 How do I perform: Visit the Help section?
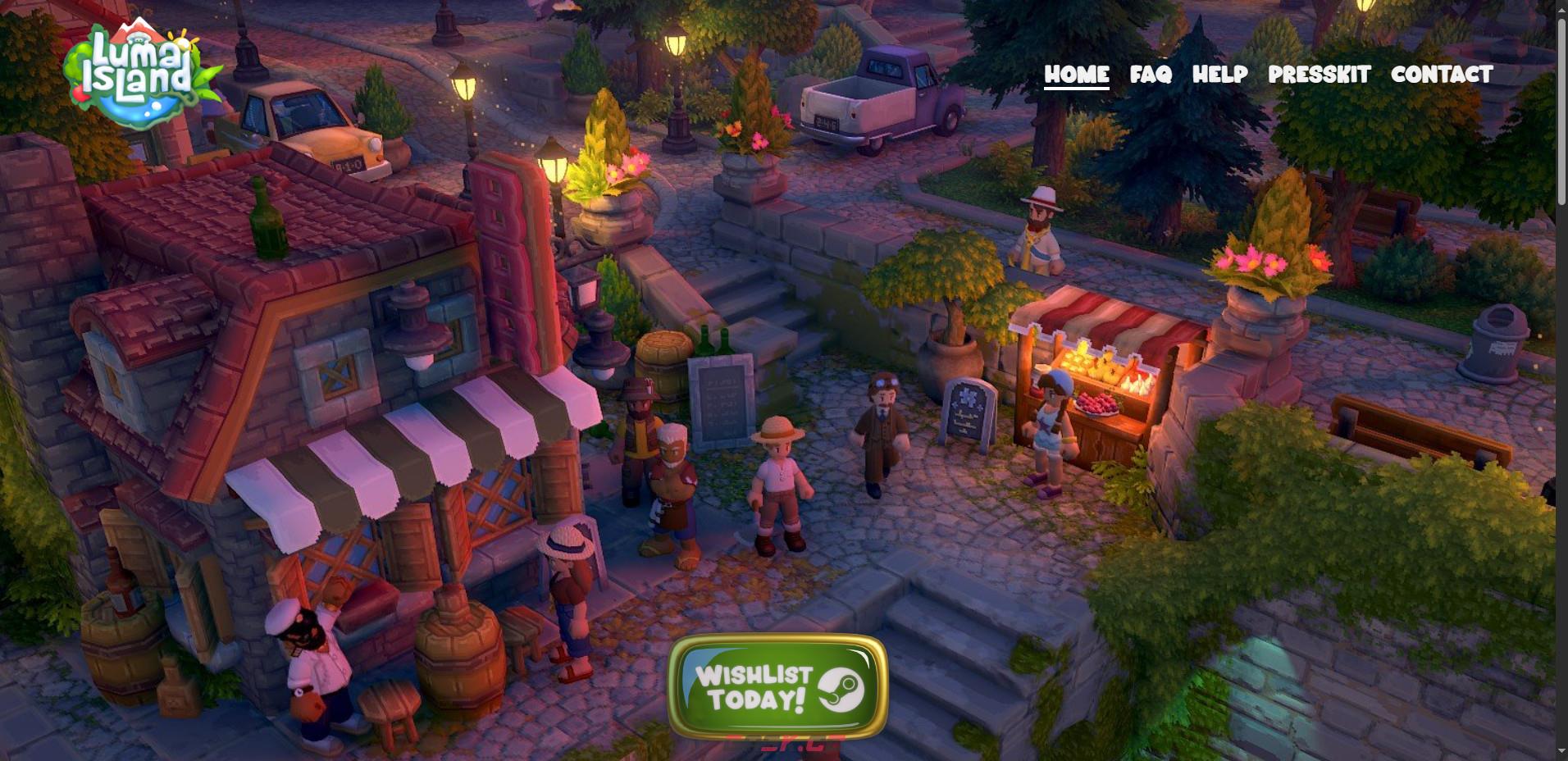[1219, 75]
